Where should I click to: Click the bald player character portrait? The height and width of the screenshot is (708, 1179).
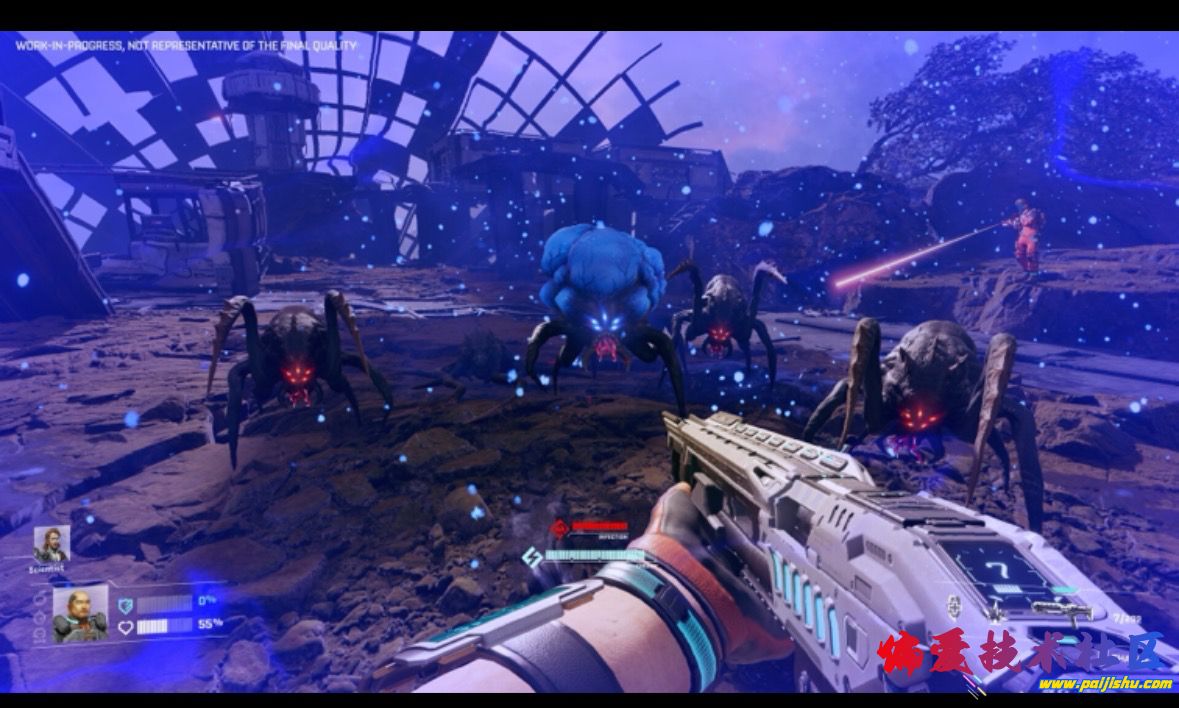[x=79, y=613]
